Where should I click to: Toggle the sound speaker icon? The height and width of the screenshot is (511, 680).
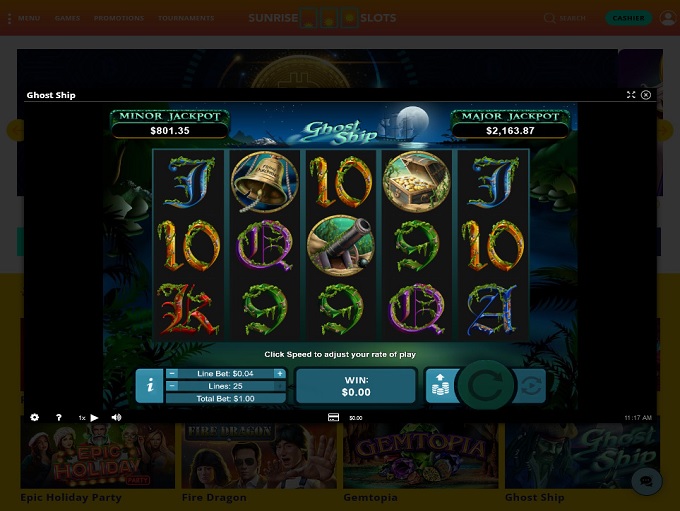[x=116, y=417]
